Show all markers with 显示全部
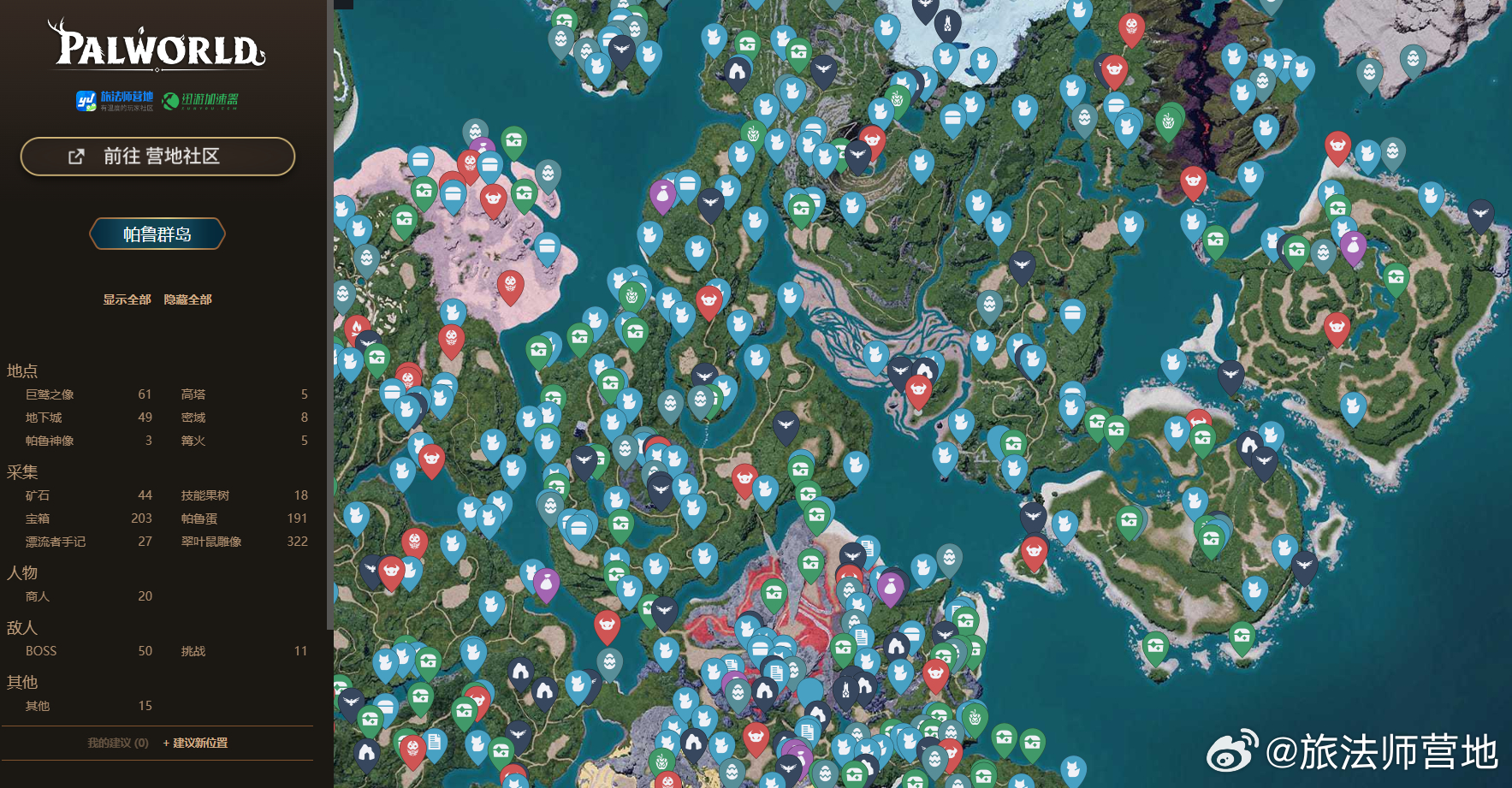 (x=127, y=299)
